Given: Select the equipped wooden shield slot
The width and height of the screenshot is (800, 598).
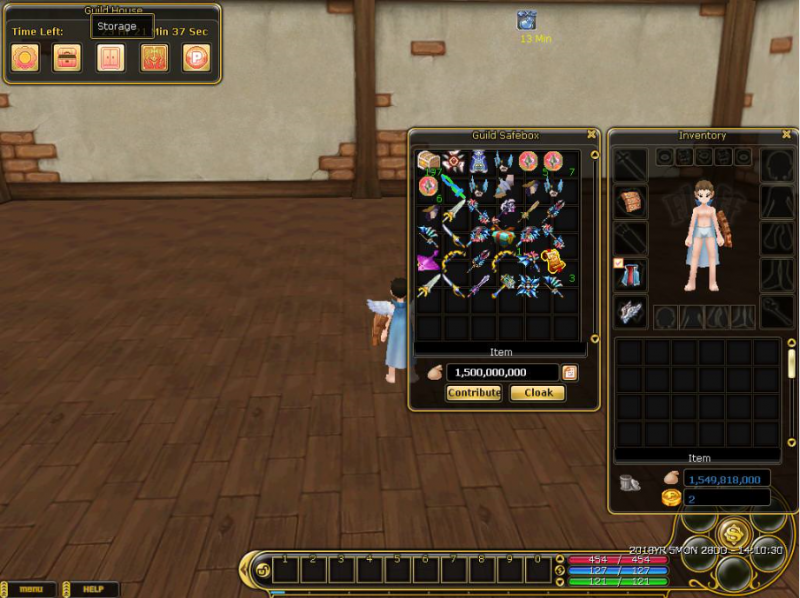Looking at the screenshot, I should pyautogui.click(x=631, y=202).
